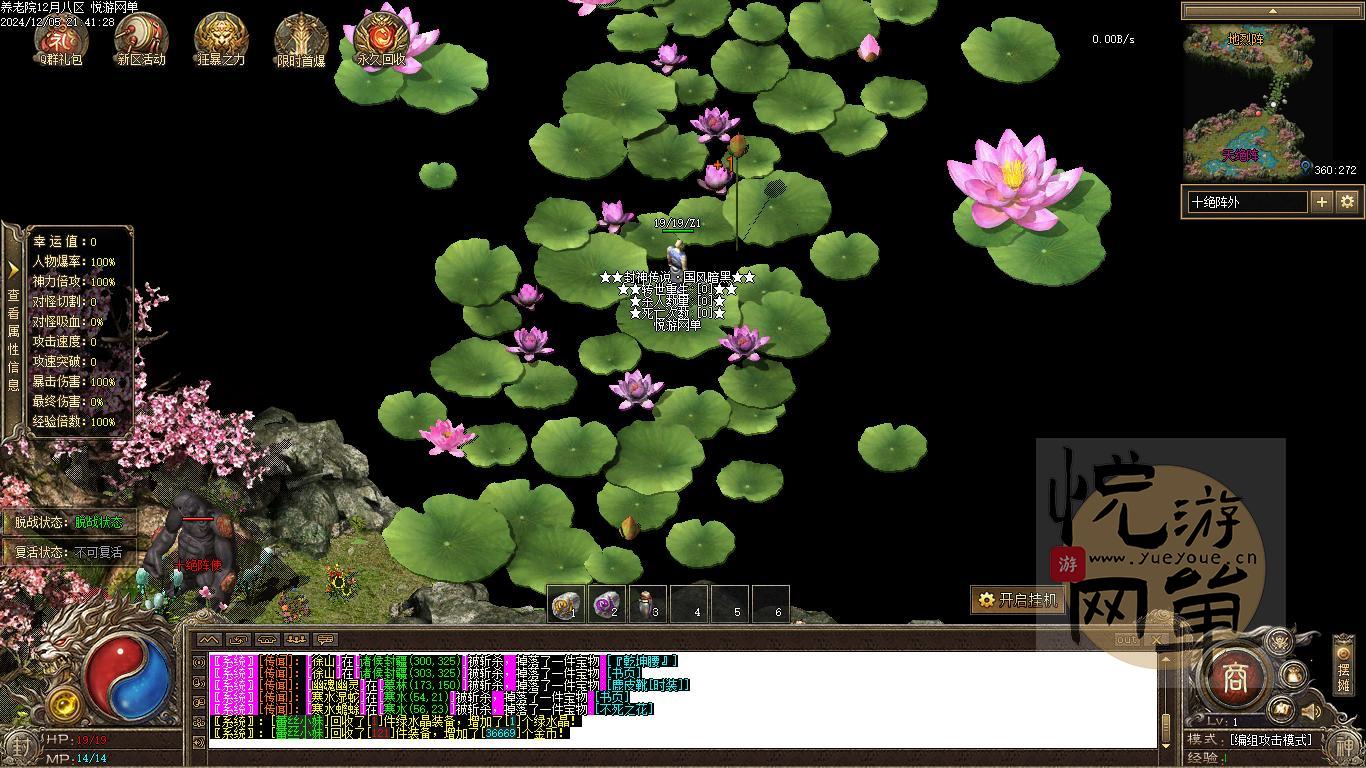1366x768 pixels.
Task: Open the bag inventory icon near 商 orb
Action: 1292,675
